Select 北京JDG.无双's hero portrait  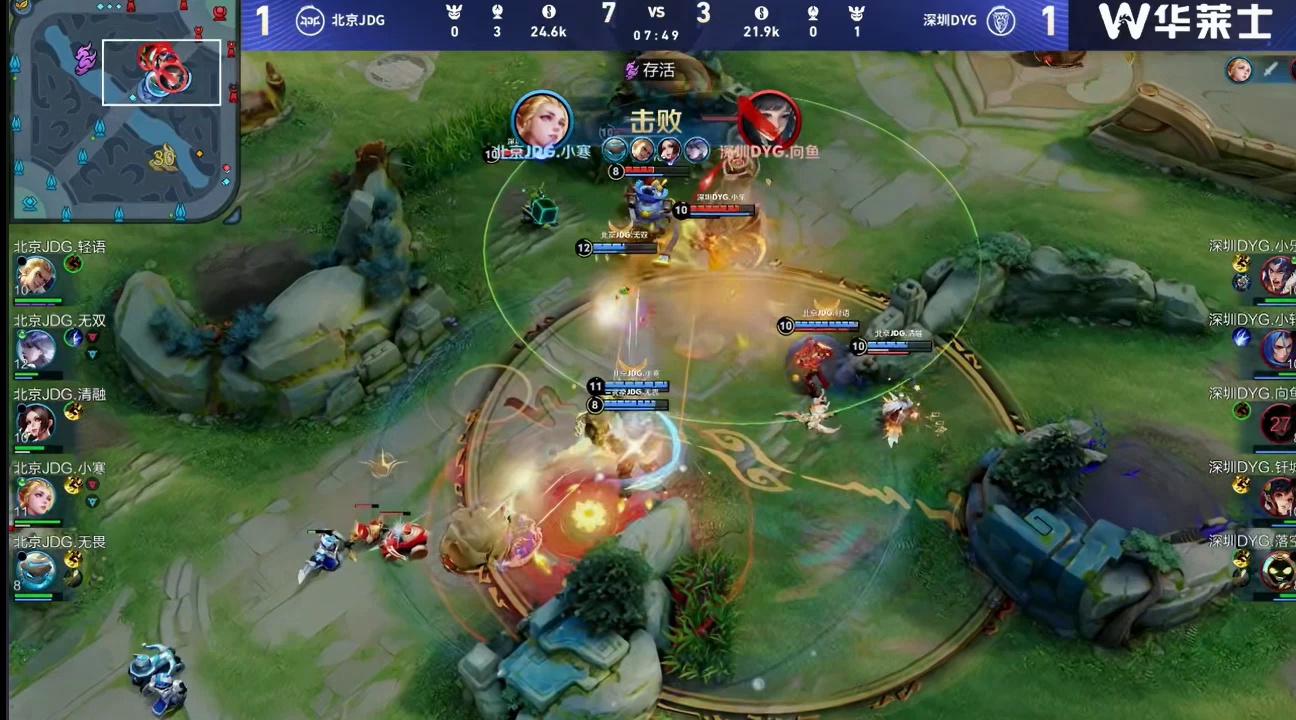[36, 349]
